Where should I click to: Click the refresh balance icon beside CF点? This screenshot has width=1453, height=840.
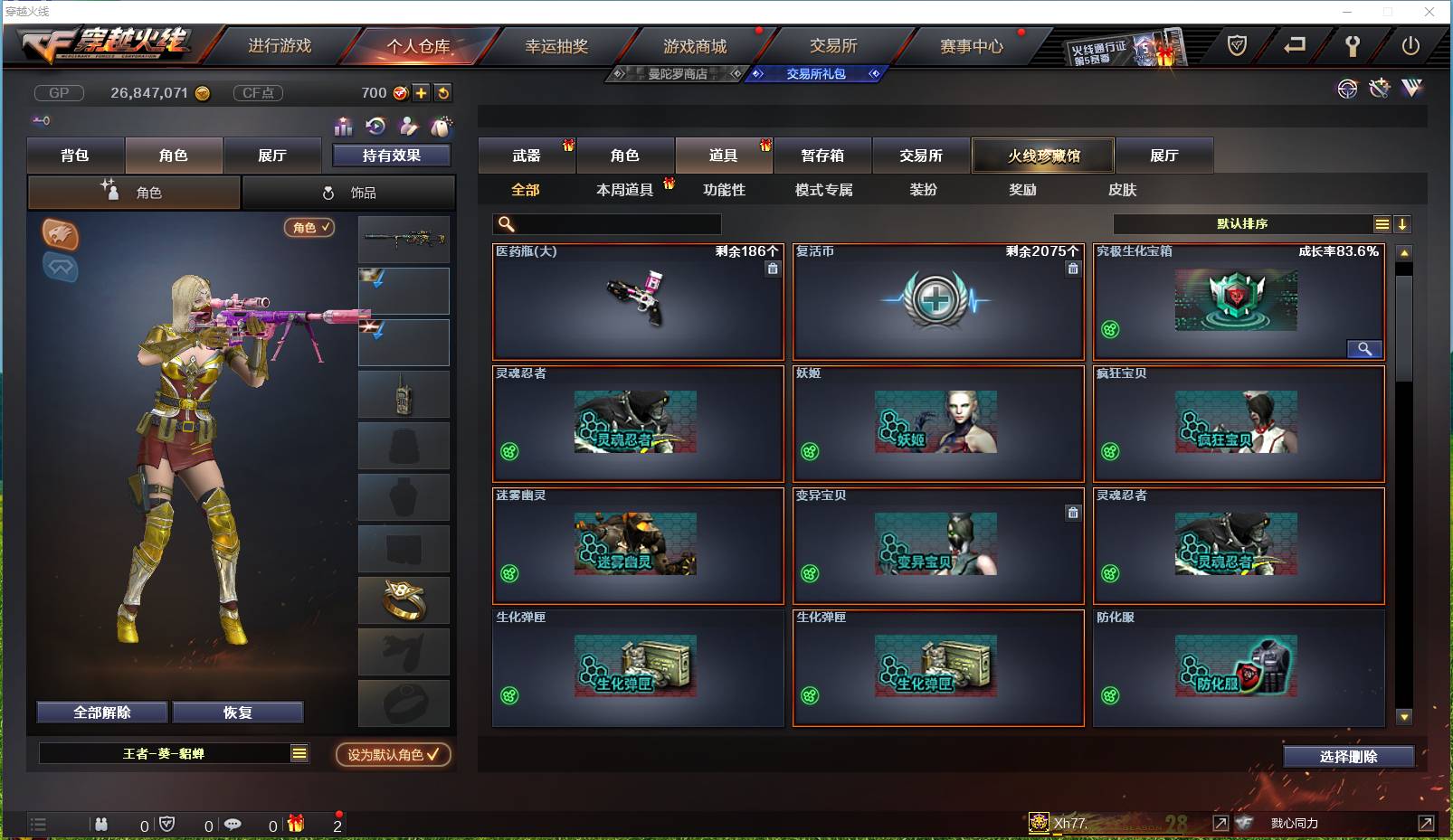(x=442, y=92)
